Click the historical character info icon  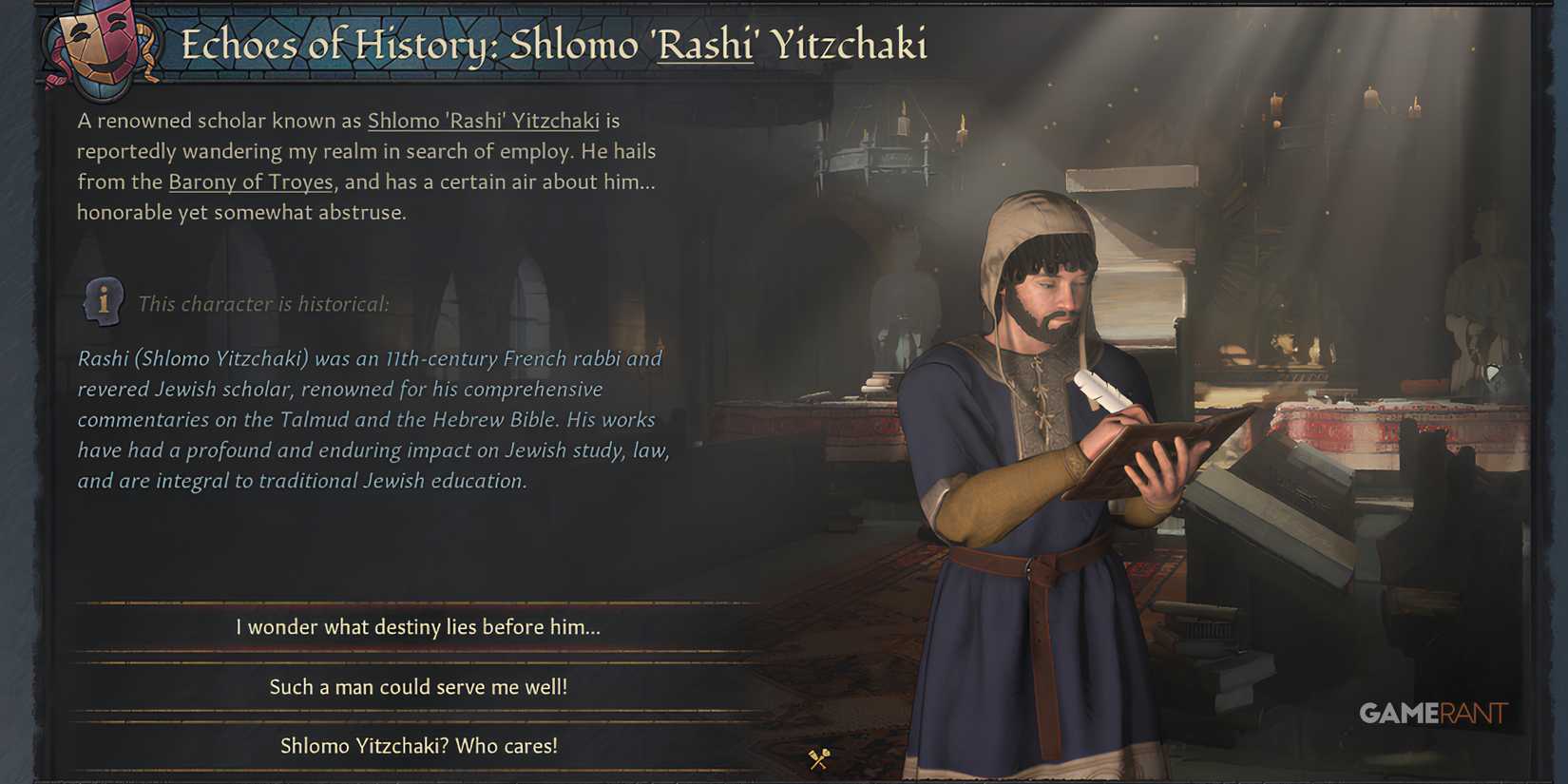102,302
